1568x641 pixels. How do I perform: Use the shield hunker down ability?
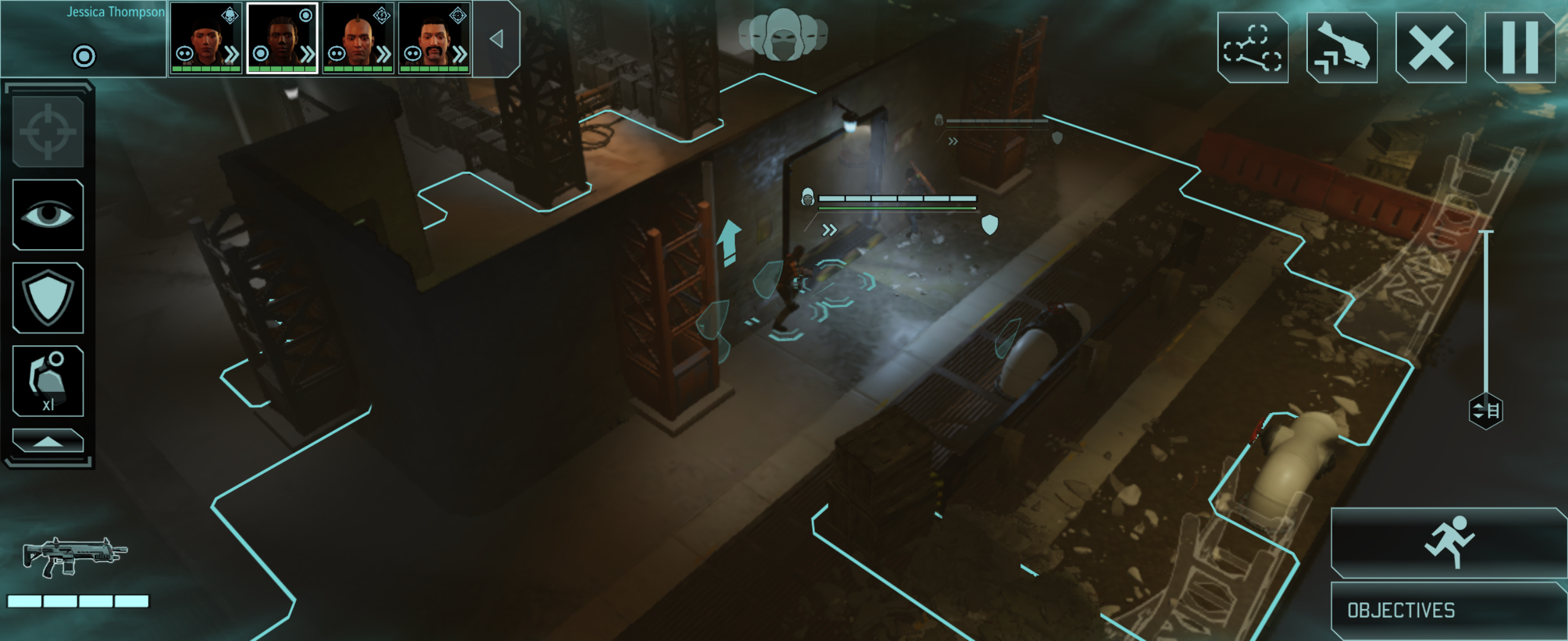(48, 298)
